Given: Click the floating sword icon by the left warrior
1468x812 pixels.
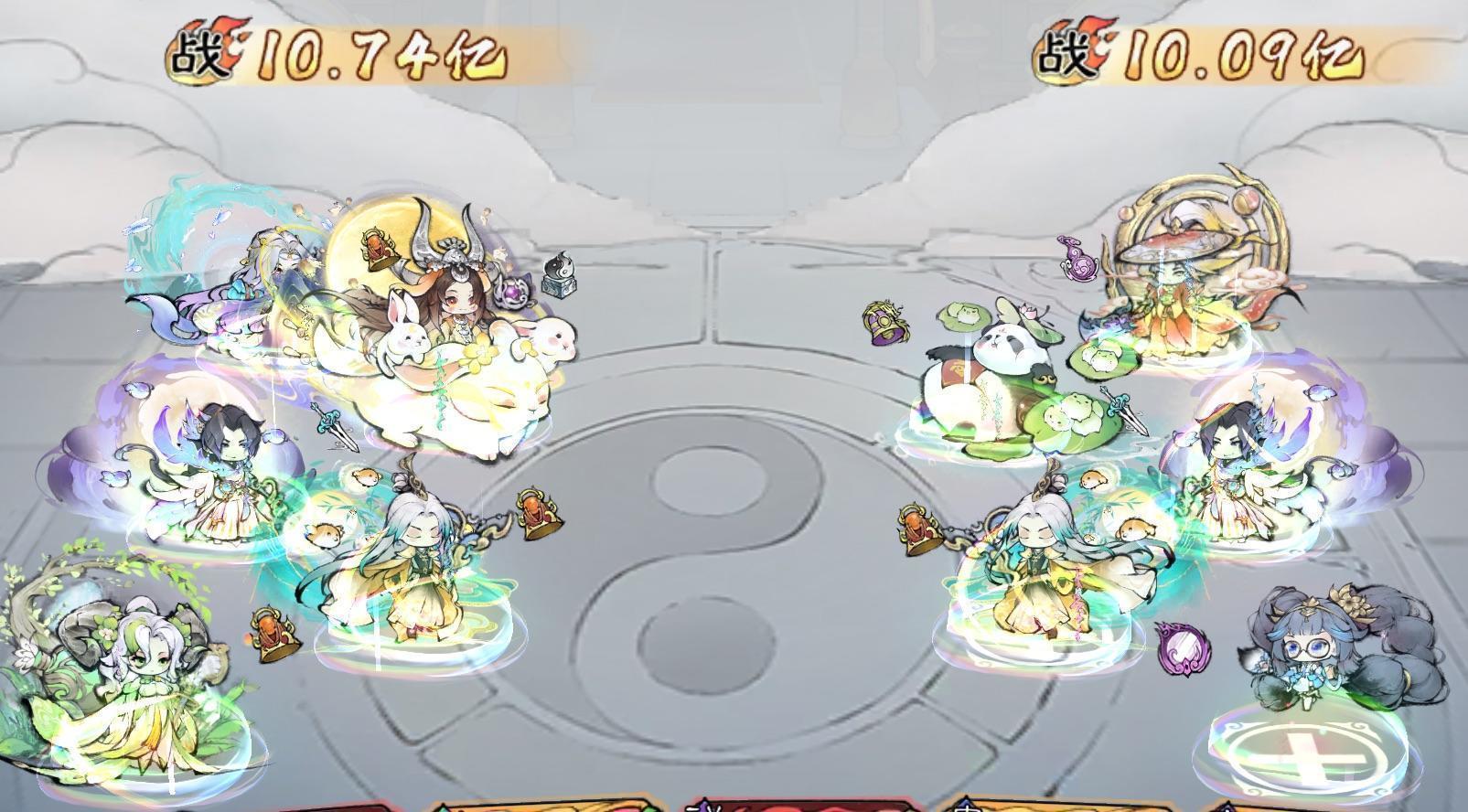Looking at the screenshot, I should [334, 427].
